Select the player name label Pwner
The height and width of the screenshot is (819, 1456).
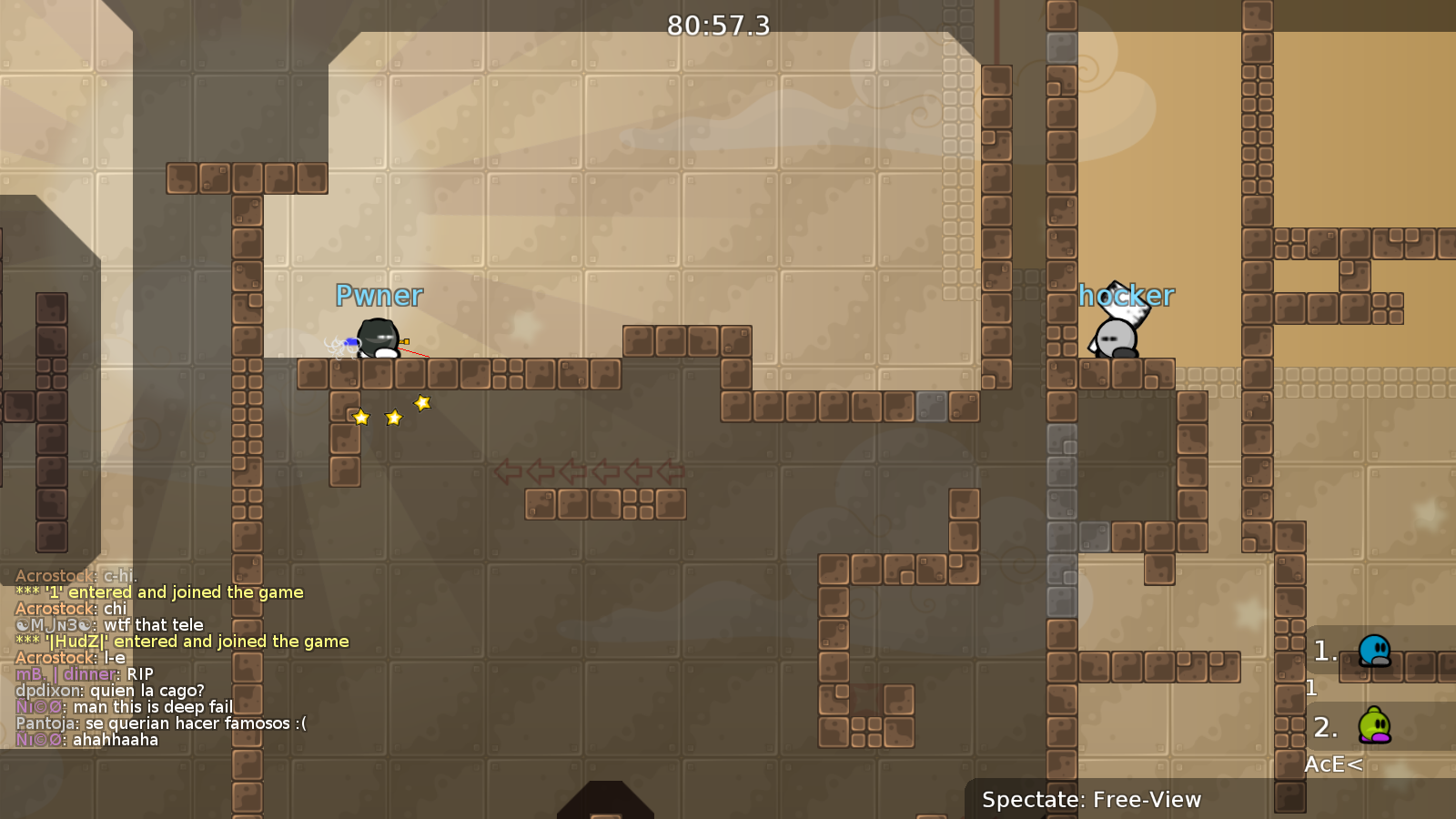[379, 295]
